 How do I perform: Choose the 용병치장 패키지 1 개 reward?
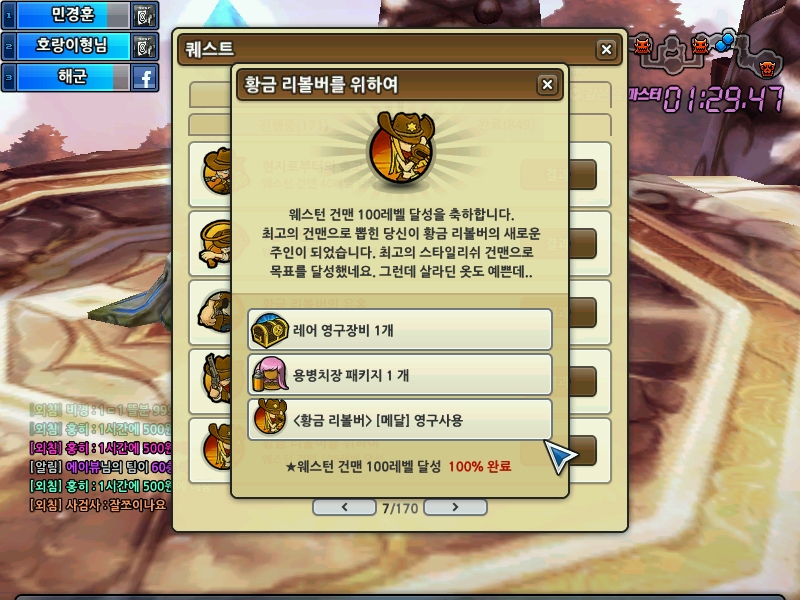(400, 374)
